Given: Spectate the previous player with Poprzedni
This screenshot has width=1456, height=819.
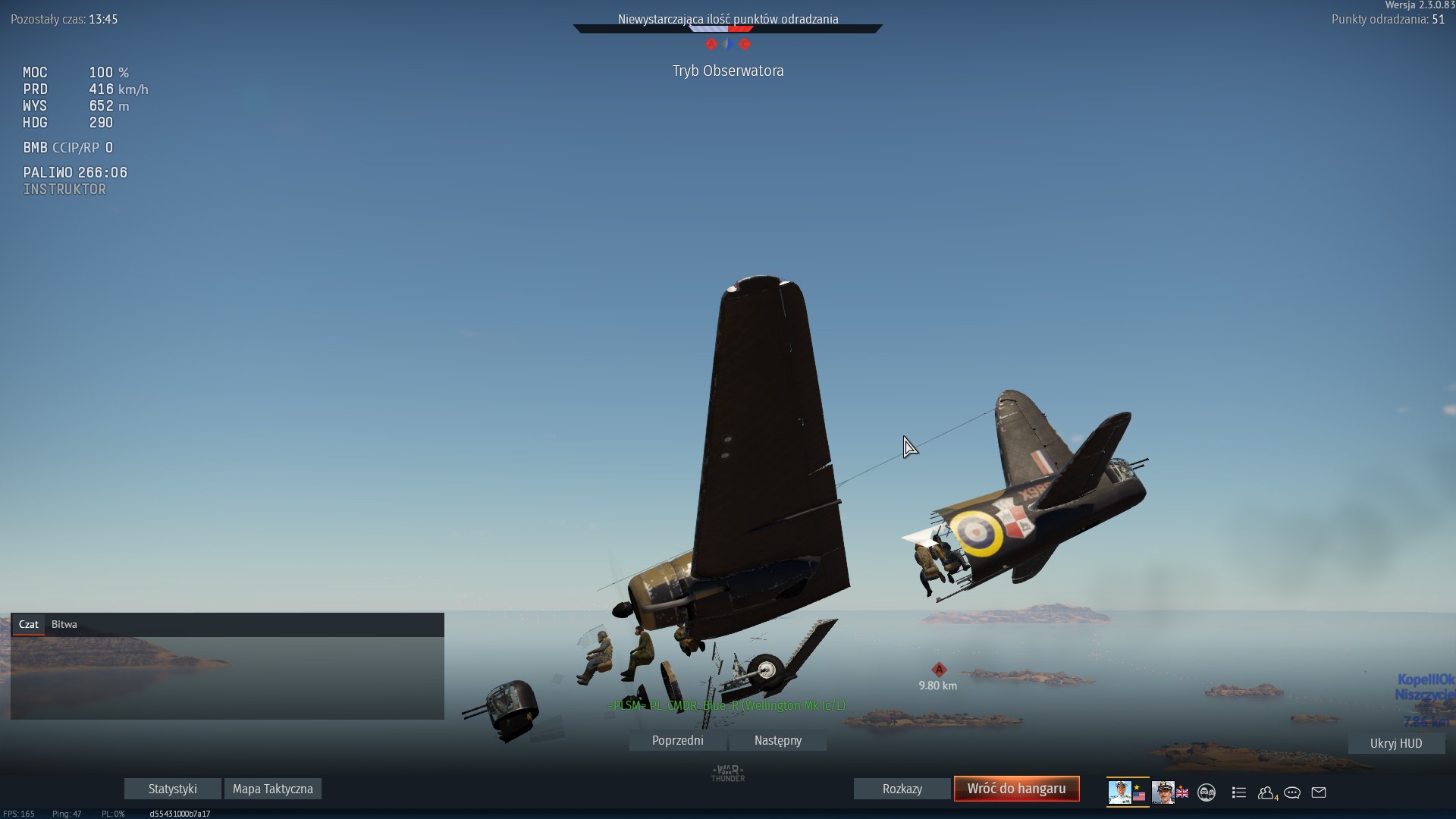Looking at the screenshot, I should [677, 740].
